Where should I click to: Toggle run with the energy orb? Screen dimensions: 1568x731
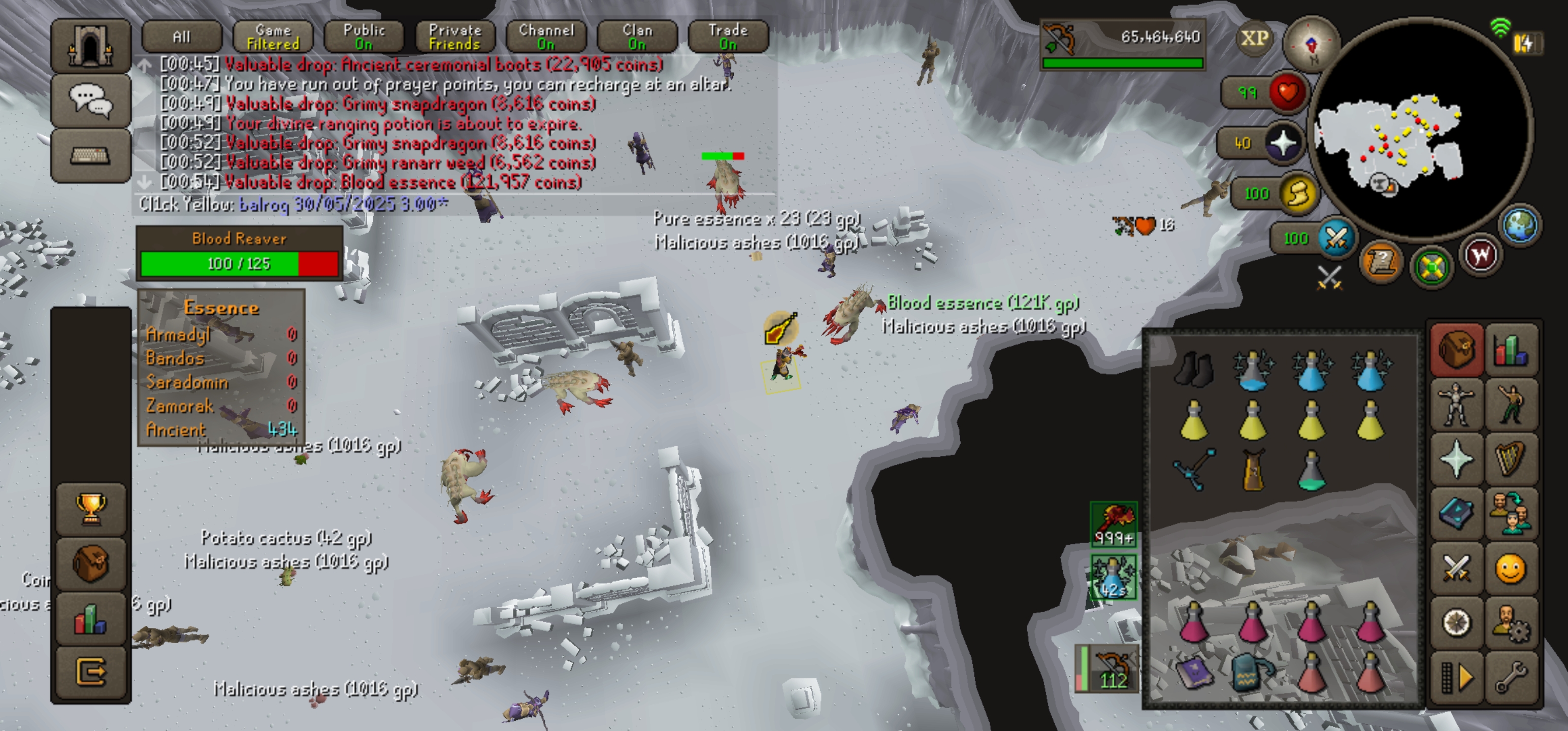click(x=1297, y=193)
